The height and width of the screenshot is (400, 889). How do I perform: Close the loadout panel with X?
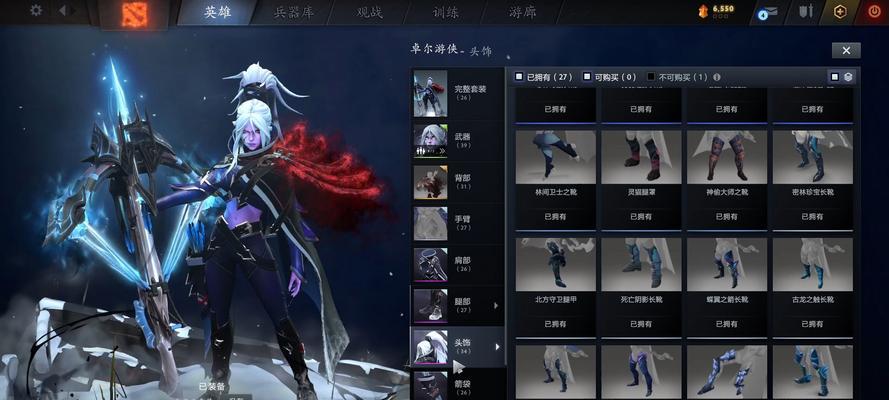click(845, 50)
